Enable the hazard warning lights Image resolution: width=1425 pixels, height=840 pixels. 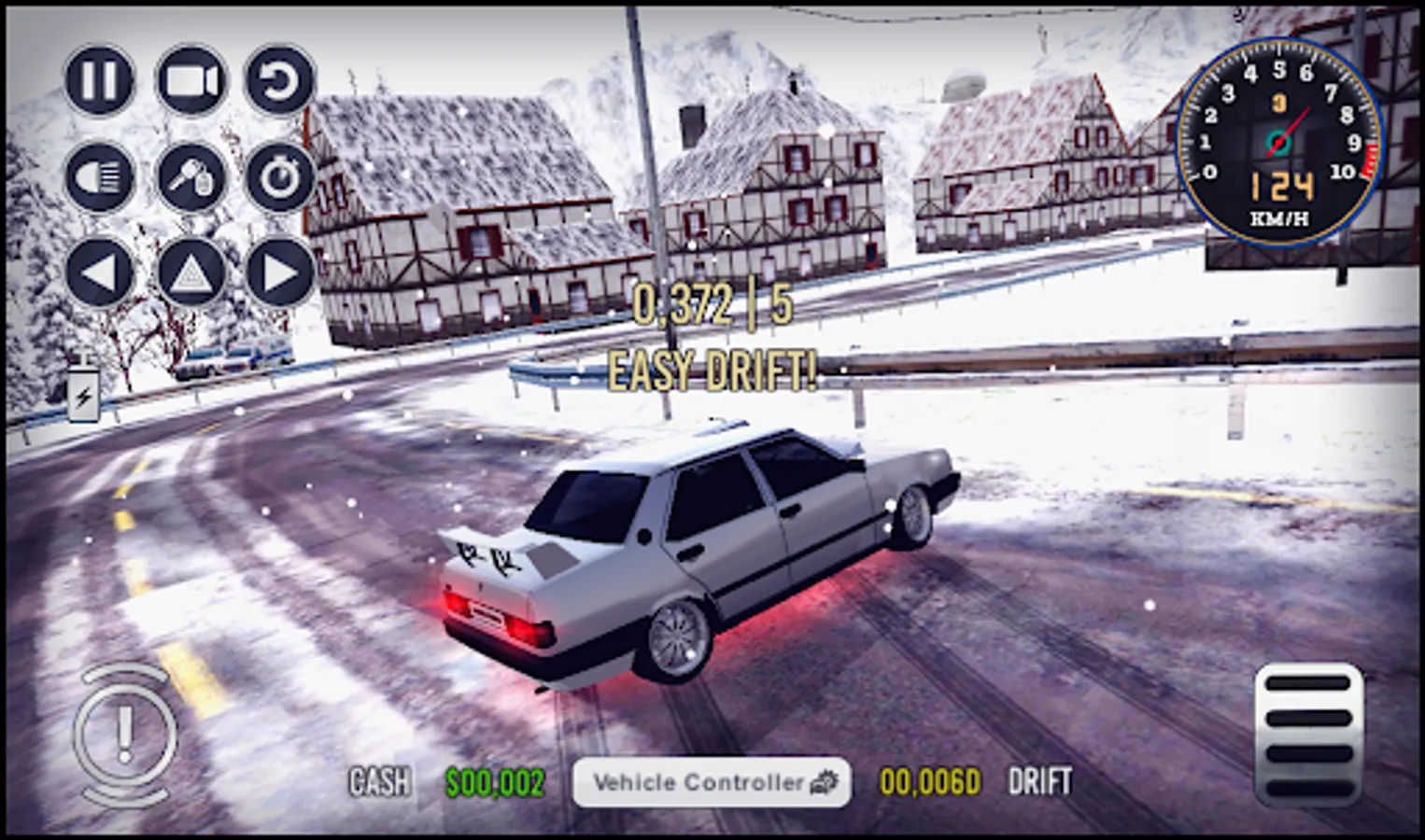(190, 273)
